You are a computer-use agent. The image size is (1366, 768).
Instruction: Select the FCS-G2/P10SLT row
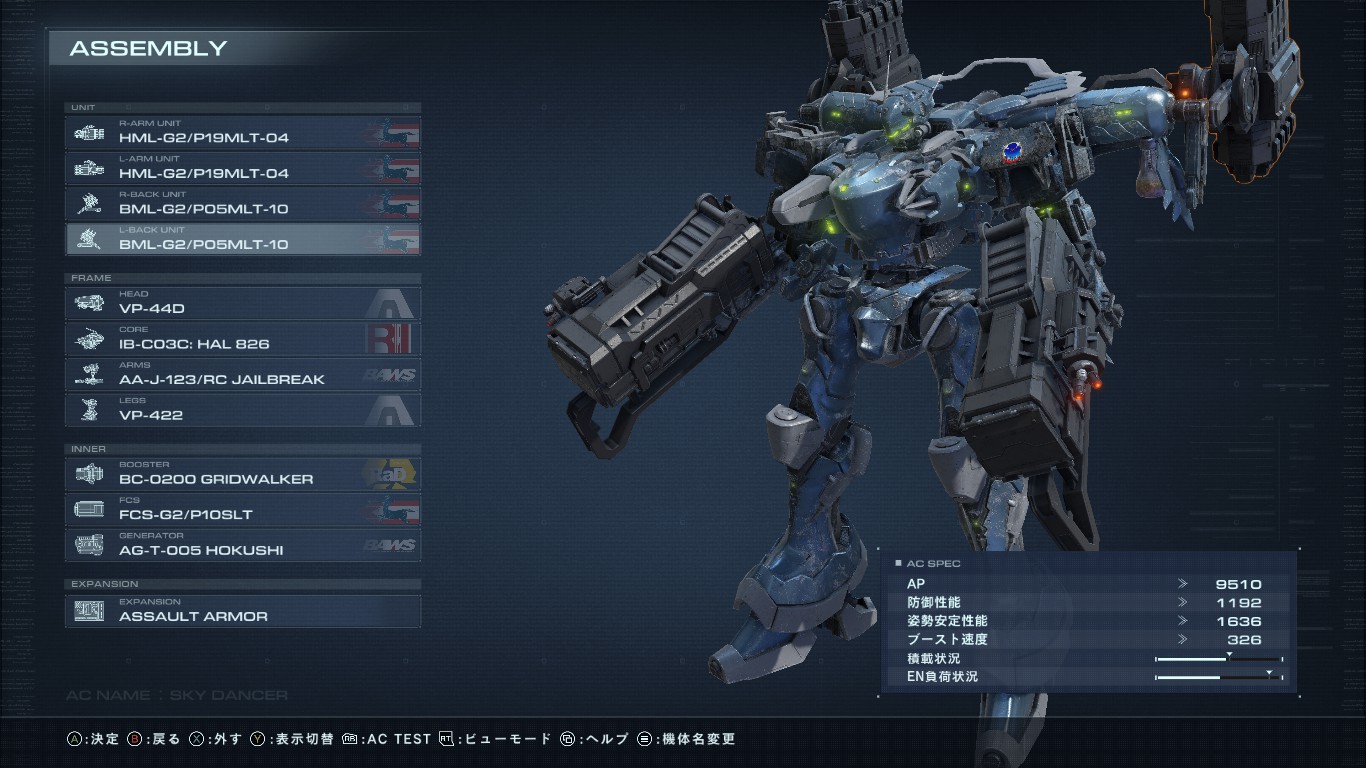click(243, 510)
